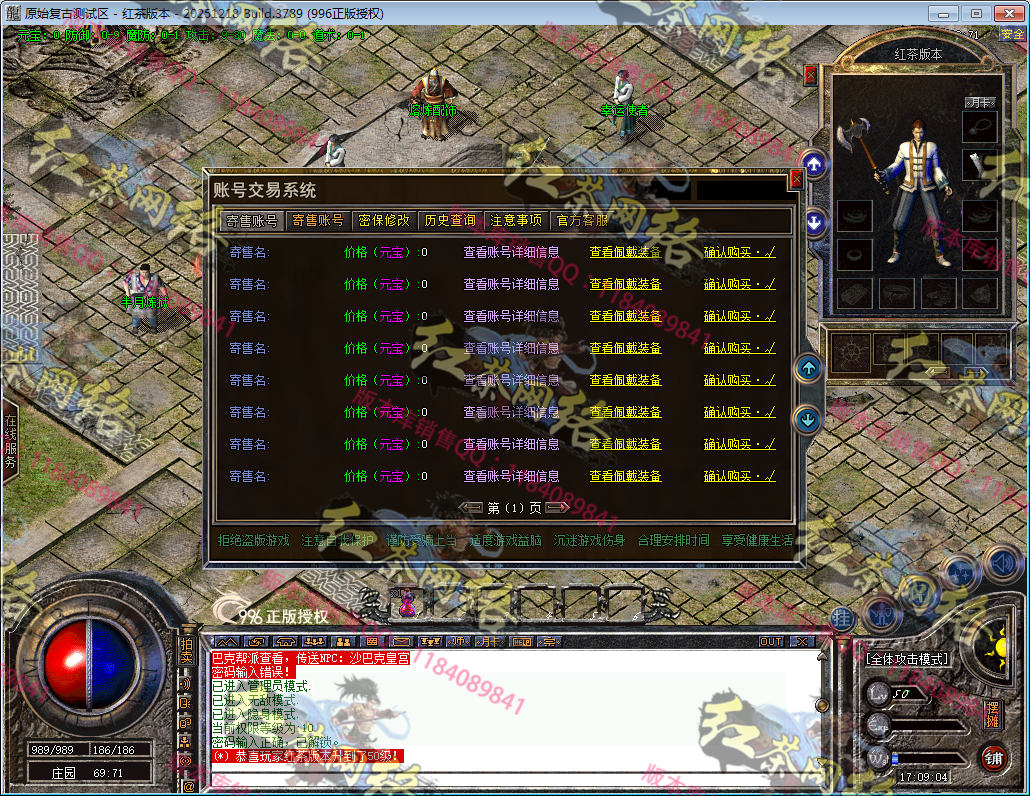The width and height of the screenshot is (1030, 796).
Task: Open the 铺 shop button
Action: click(992, 757)
